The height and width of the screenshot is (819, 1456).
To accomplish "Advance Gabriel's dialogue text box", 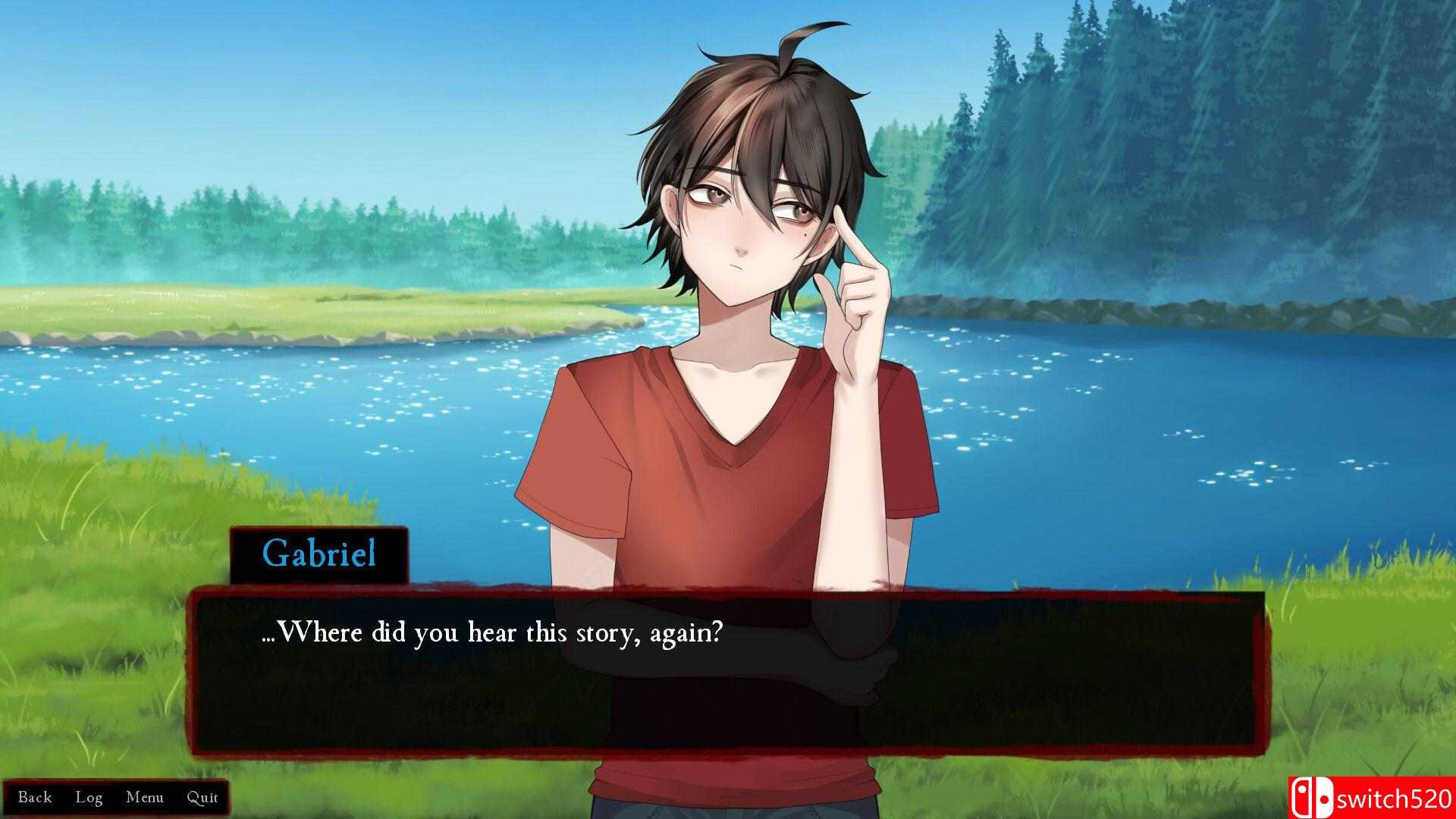I will coord(728,675).
